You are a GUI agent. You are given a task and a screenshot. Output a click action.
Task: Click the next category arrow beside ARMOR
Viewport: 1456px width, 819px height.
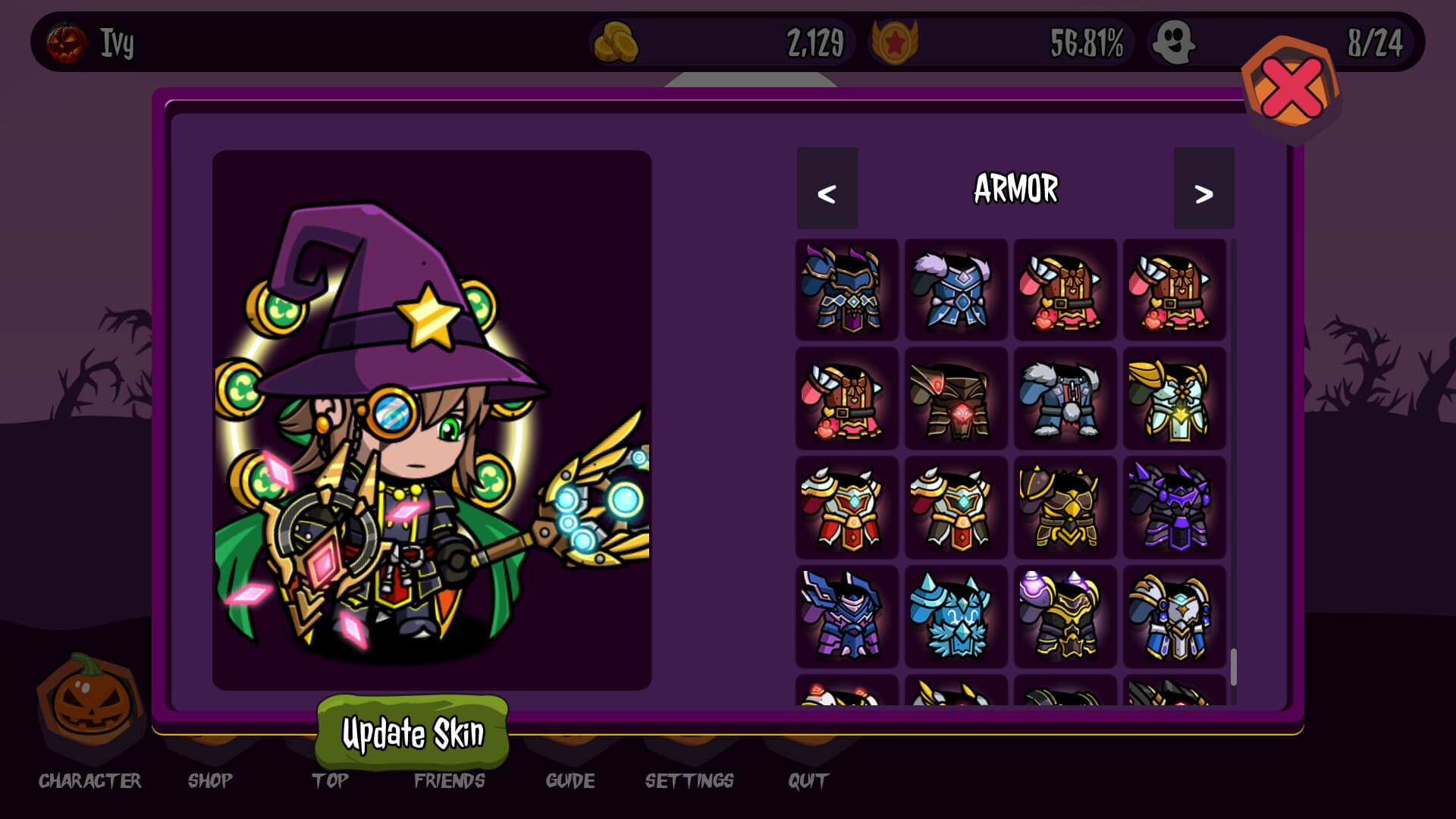(1203, 191)
